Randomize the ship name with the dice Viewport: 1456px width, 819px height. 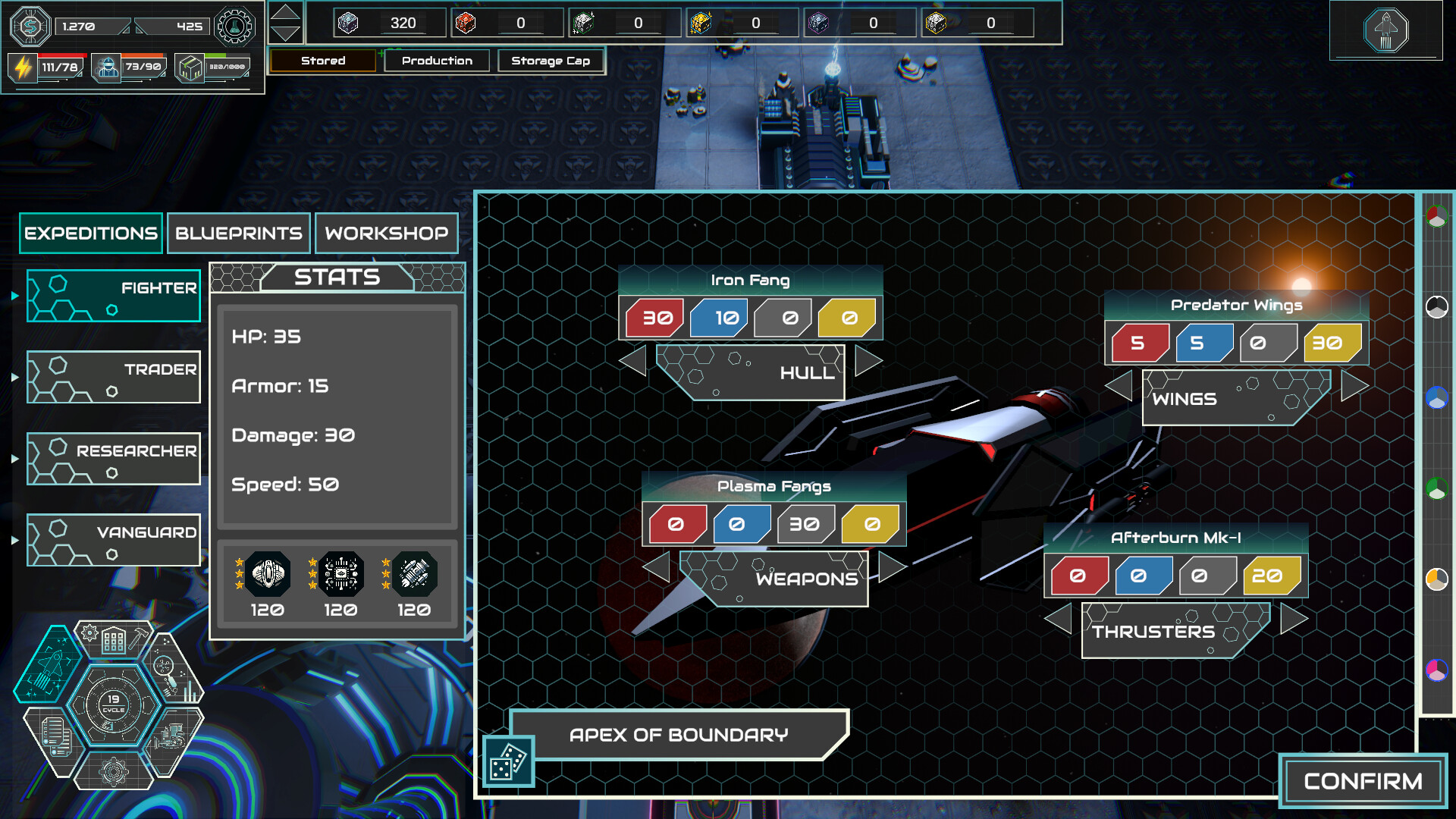(508, 761)
